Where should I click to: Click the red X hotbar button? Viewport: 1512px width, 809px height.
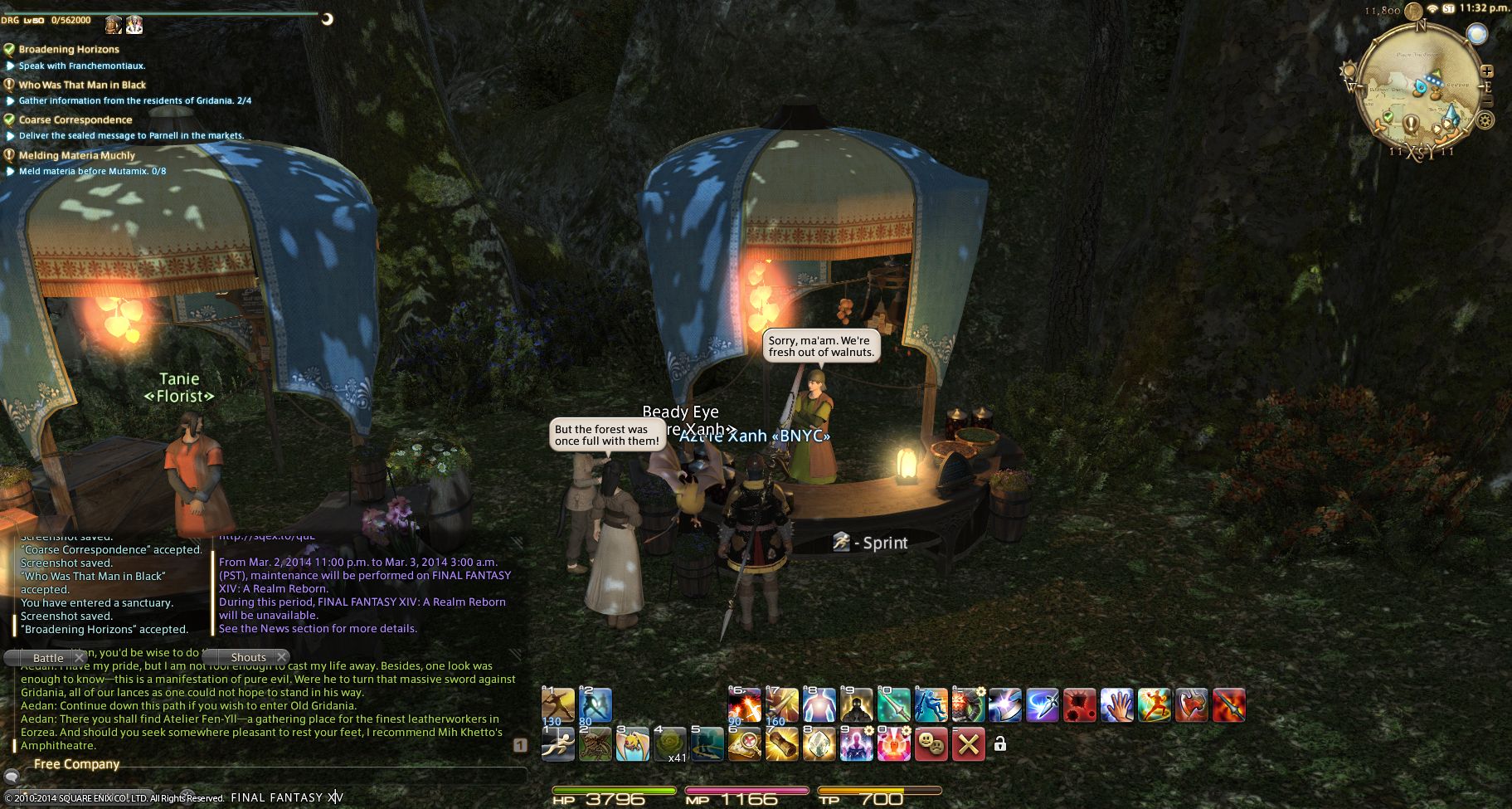click(x=968, y=744)
